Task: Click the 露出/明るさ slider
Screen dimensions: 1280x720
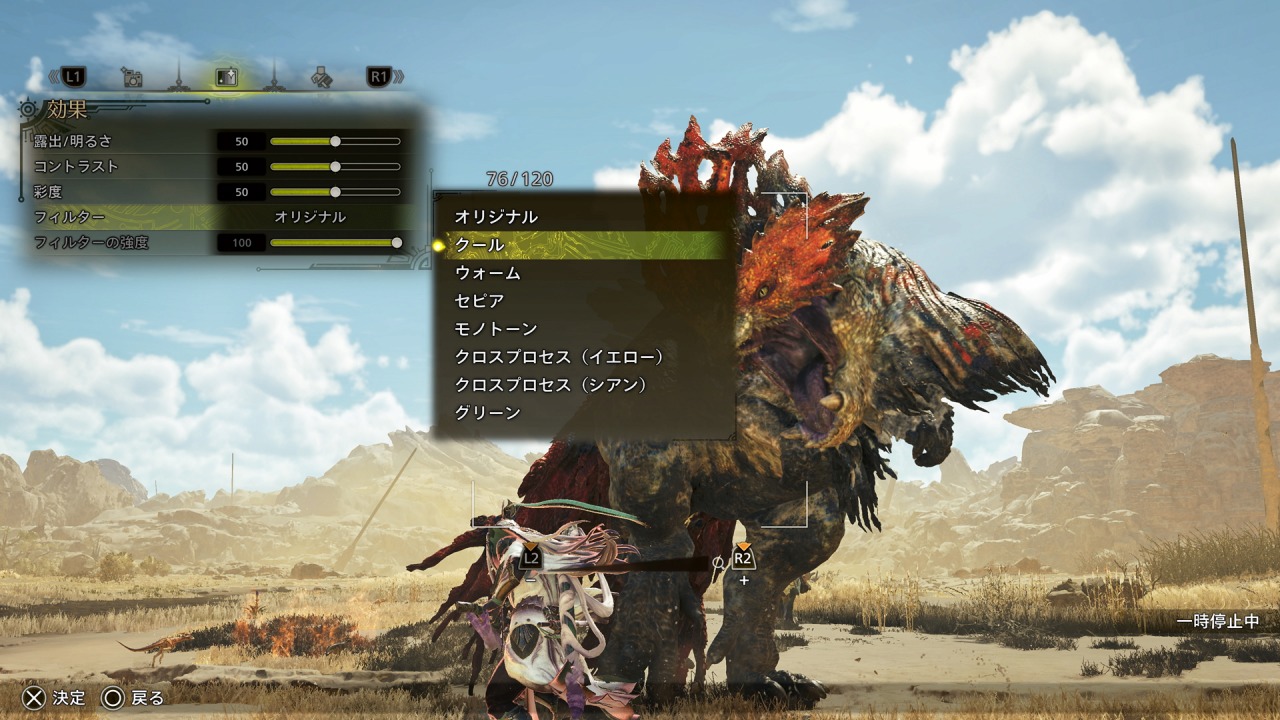Action: click(x=335, y=141)
